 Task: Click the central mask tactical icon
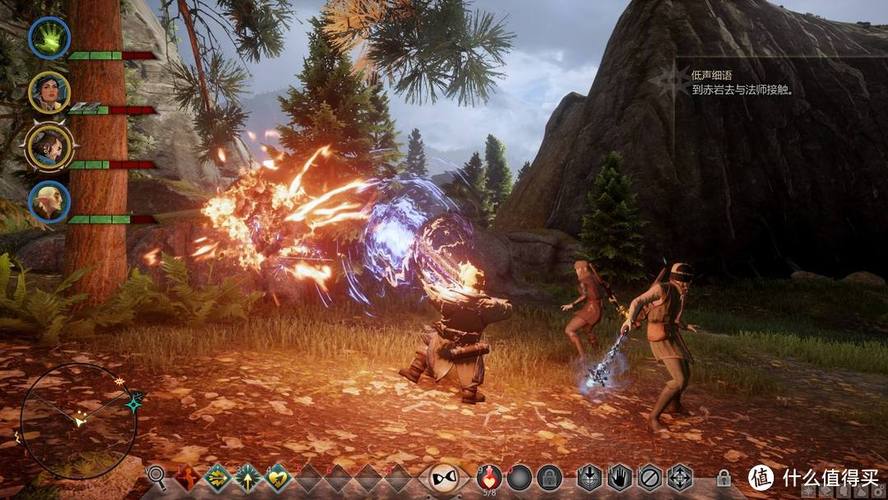pyautogui.click(x=443, y=477)
